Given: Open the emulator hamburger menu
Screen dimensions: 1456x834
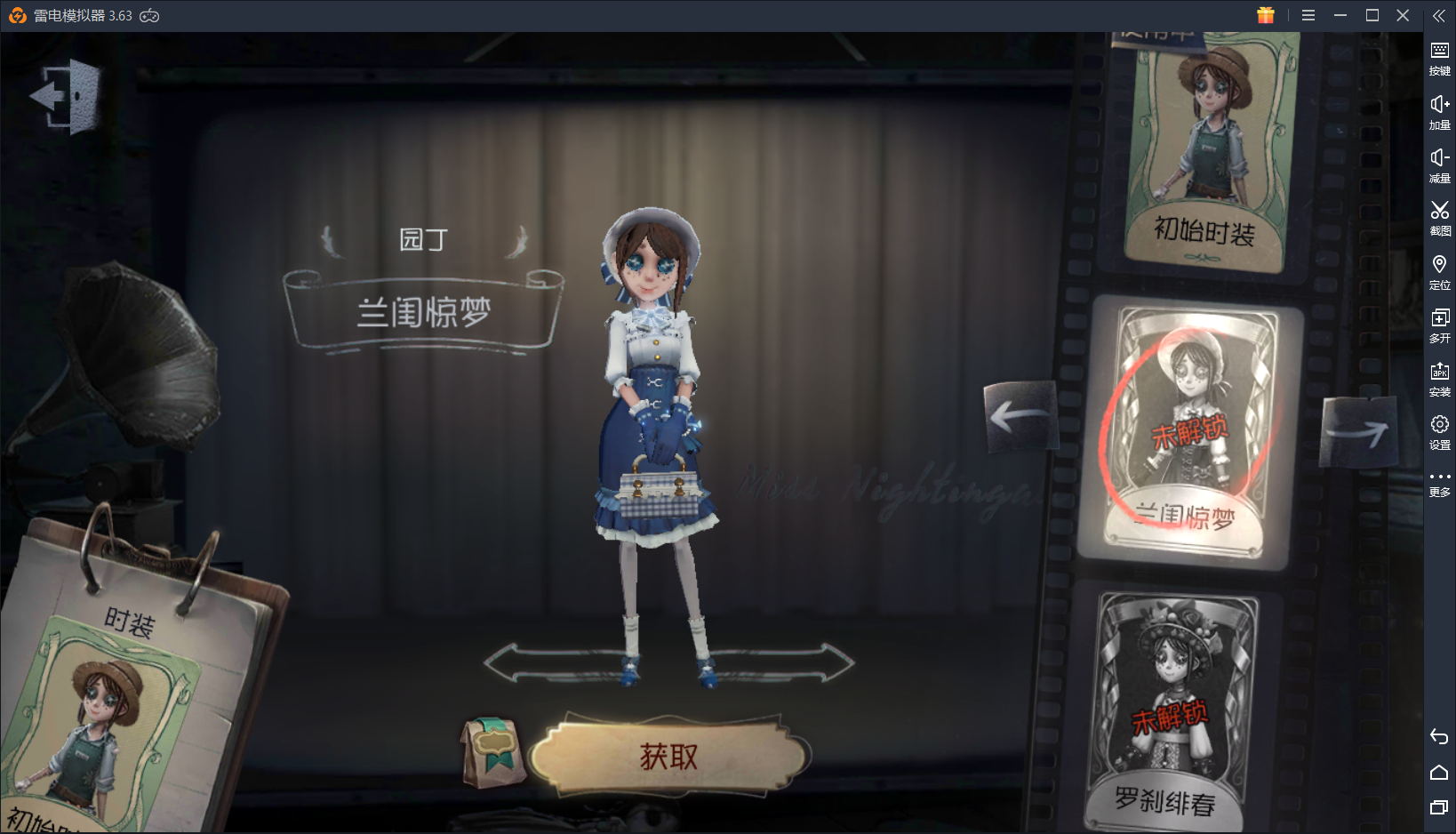Looking at the screenshot, I should 1308,15.
